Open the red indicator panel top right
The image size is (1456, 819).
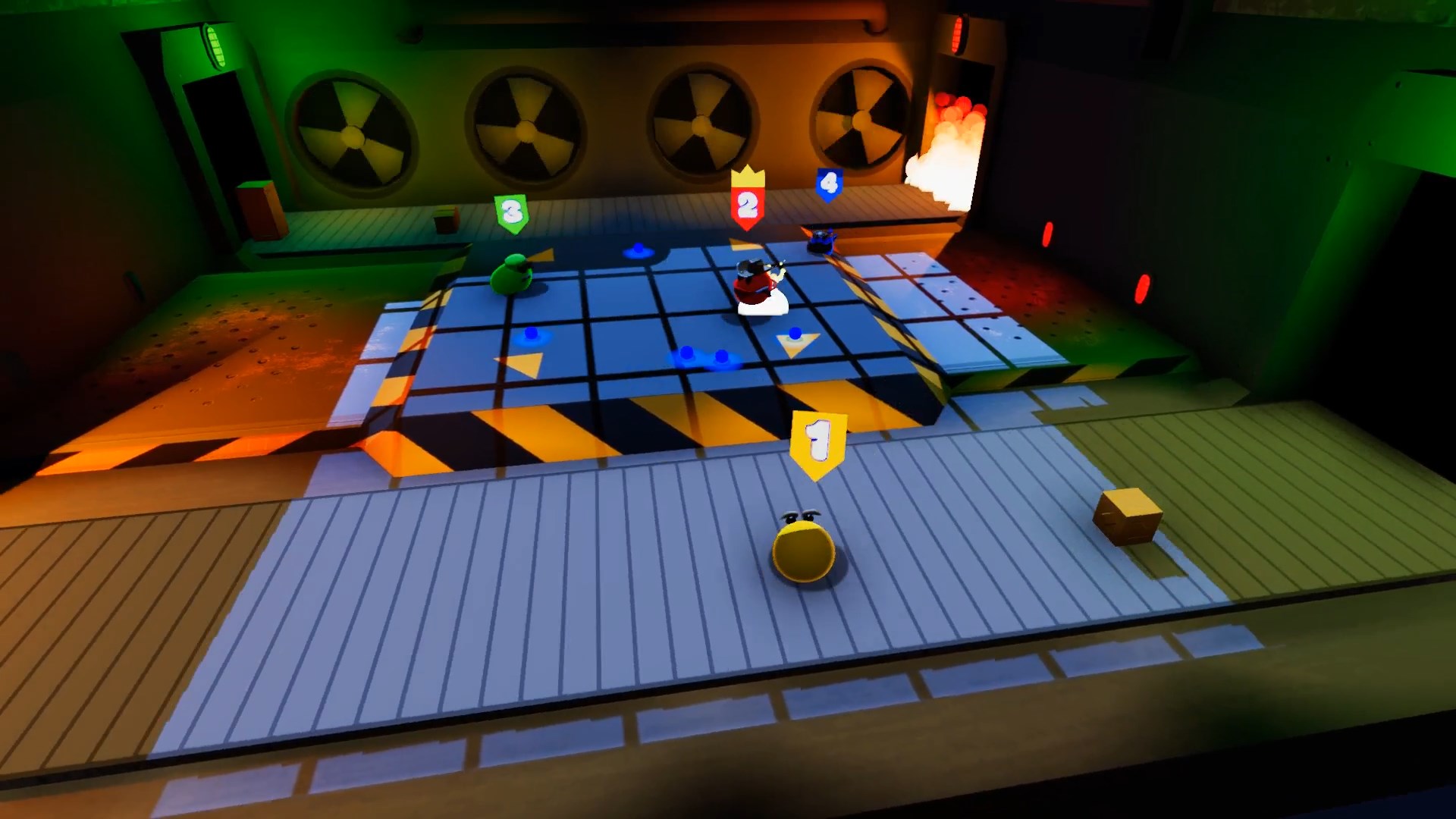pyautogui.click(x=957, y=34)
